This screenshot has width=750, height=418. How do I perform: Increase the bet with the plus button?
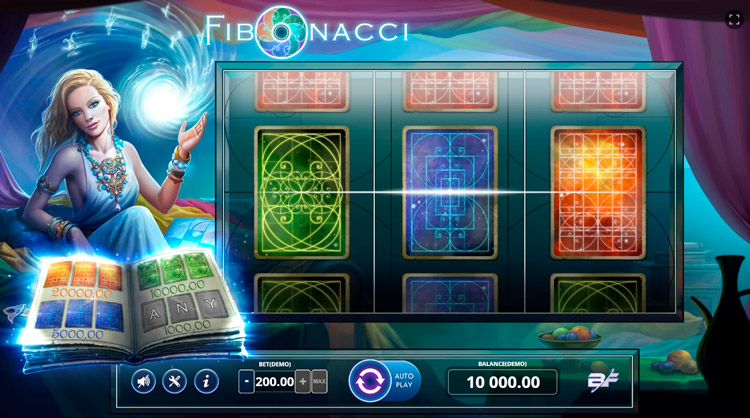303,381
